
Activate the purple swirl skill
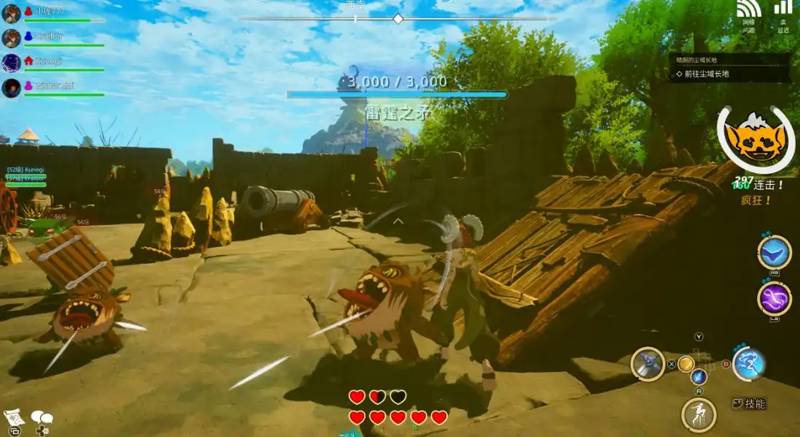[x=773, y=298]
